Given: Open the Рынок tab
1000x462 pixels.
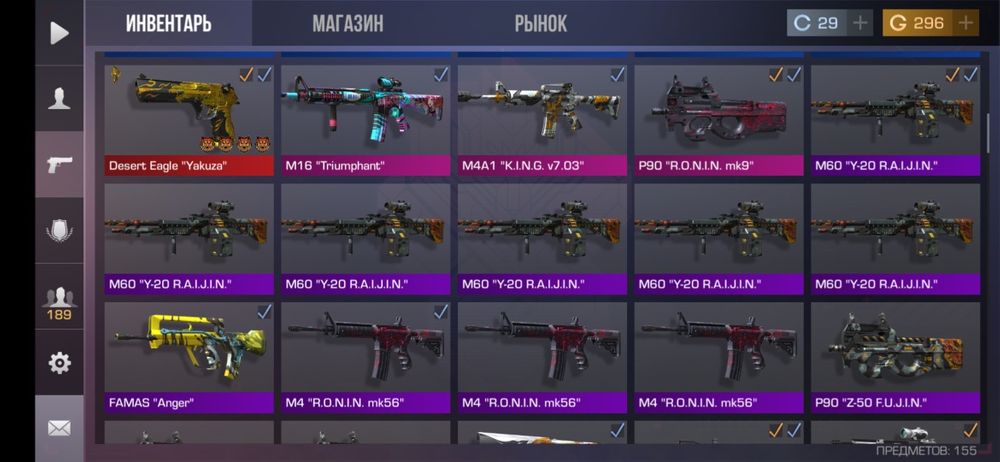Looking at the screenshot, I should 541,23.
